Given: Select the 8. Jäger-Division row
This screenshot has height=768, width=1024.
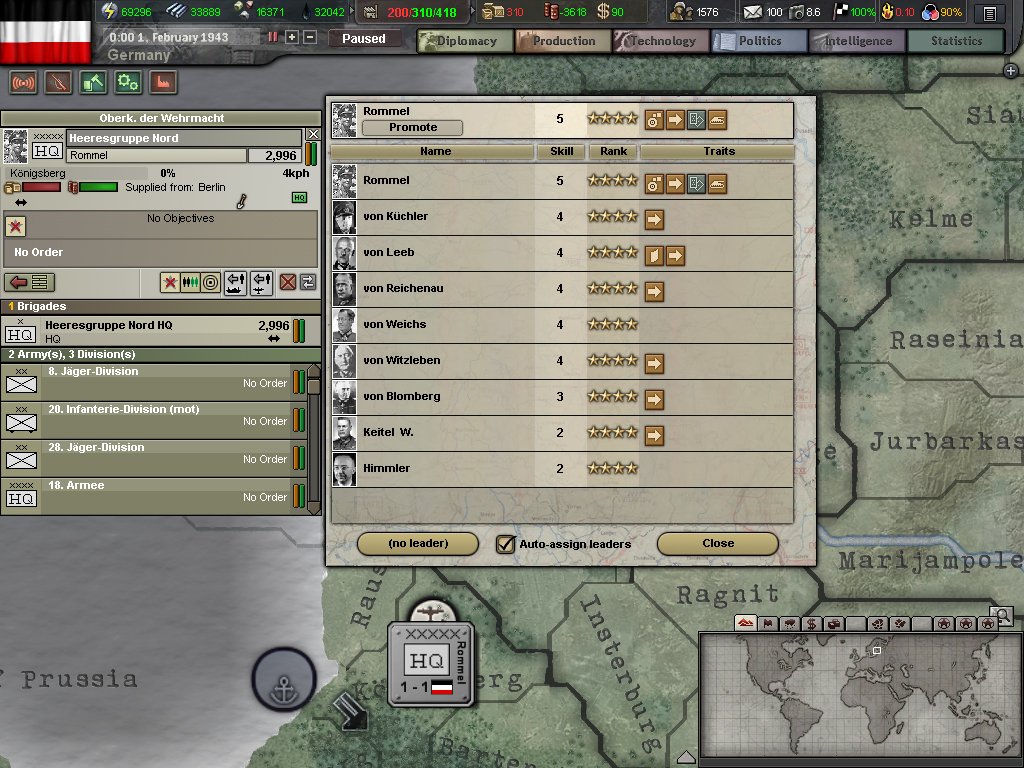Looking at the screenshot, I should 150,378.
